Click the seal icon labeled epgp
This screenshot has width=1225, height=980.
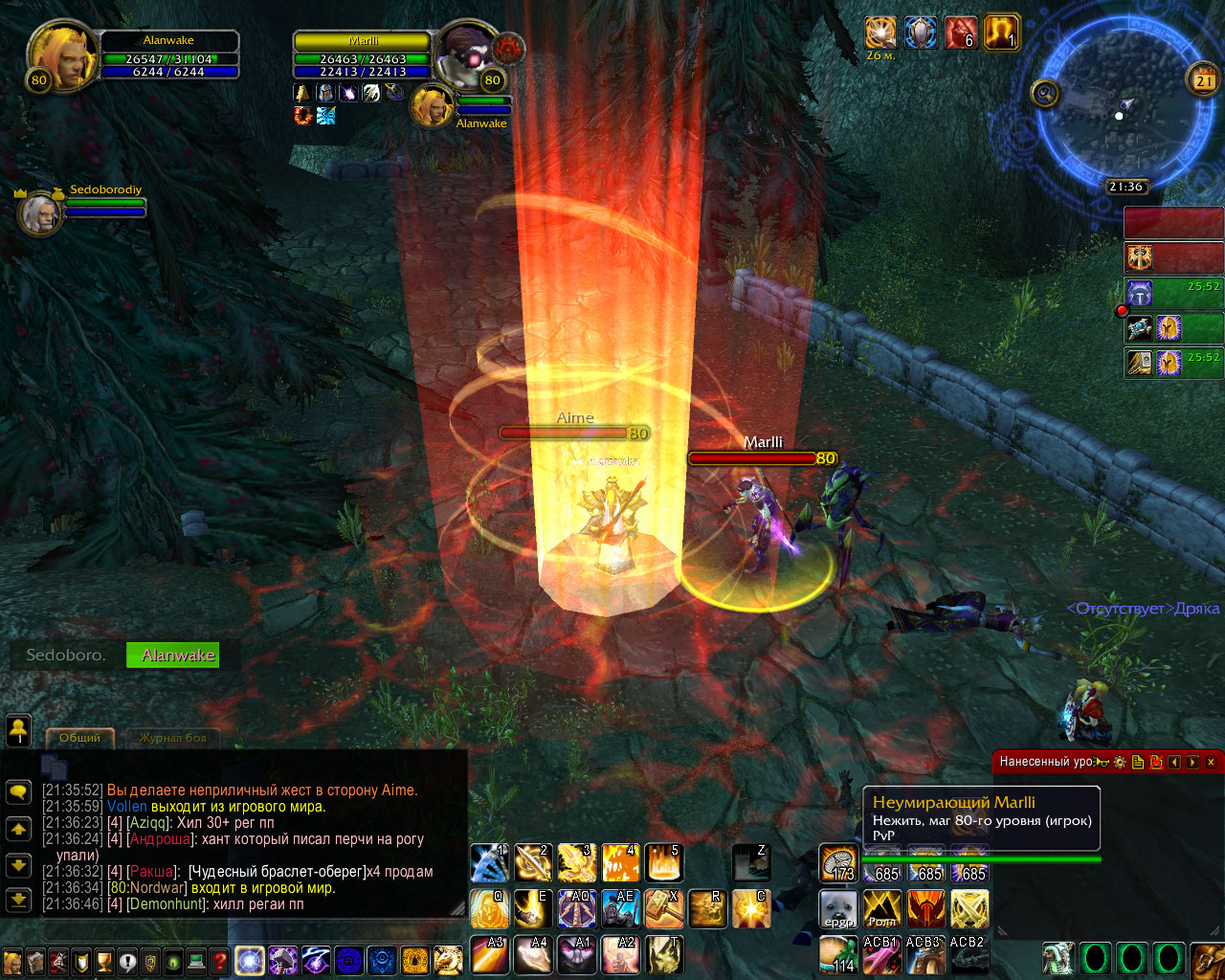(838, 909)
